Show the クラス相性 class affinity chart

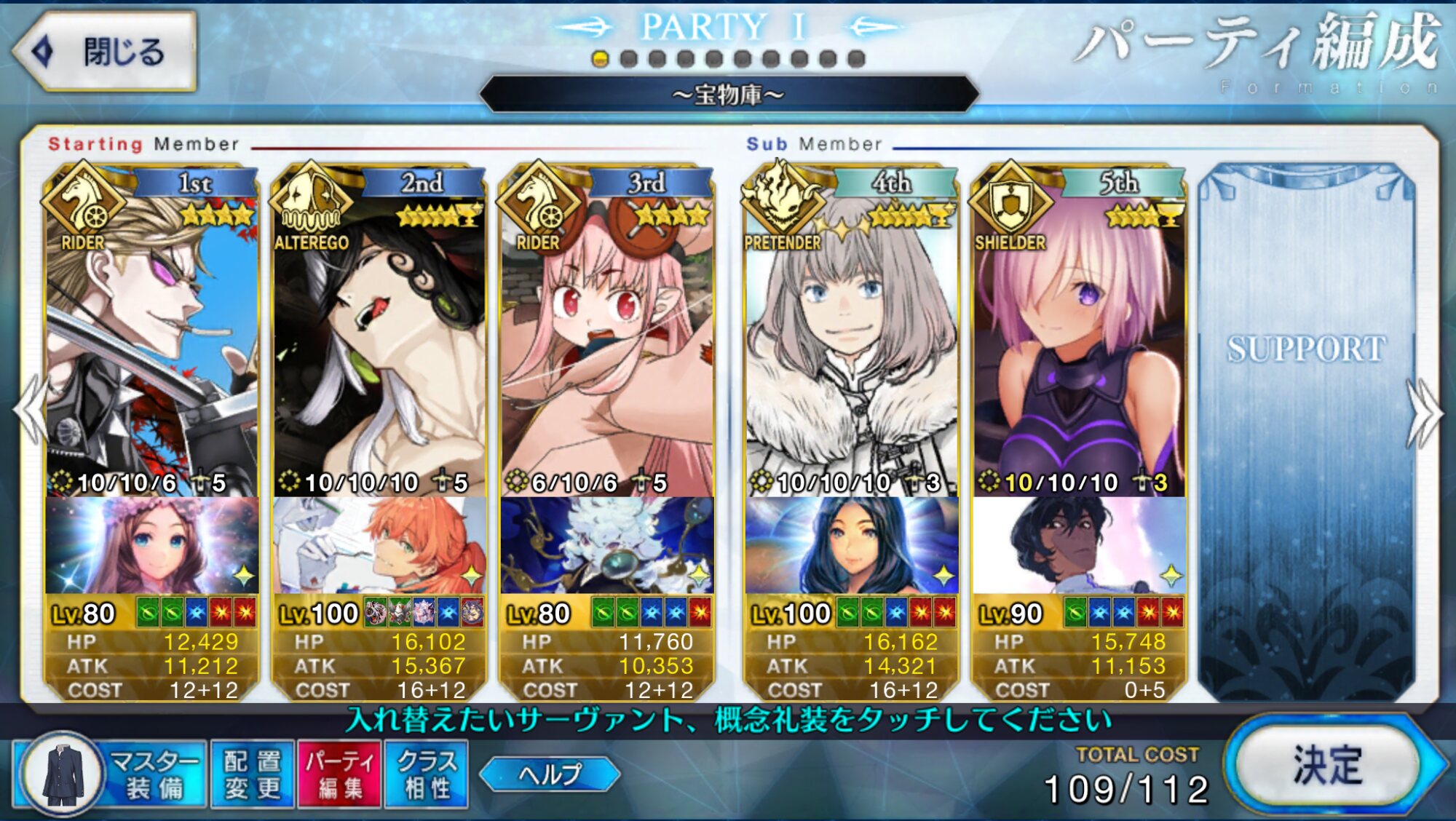point(427,774)
